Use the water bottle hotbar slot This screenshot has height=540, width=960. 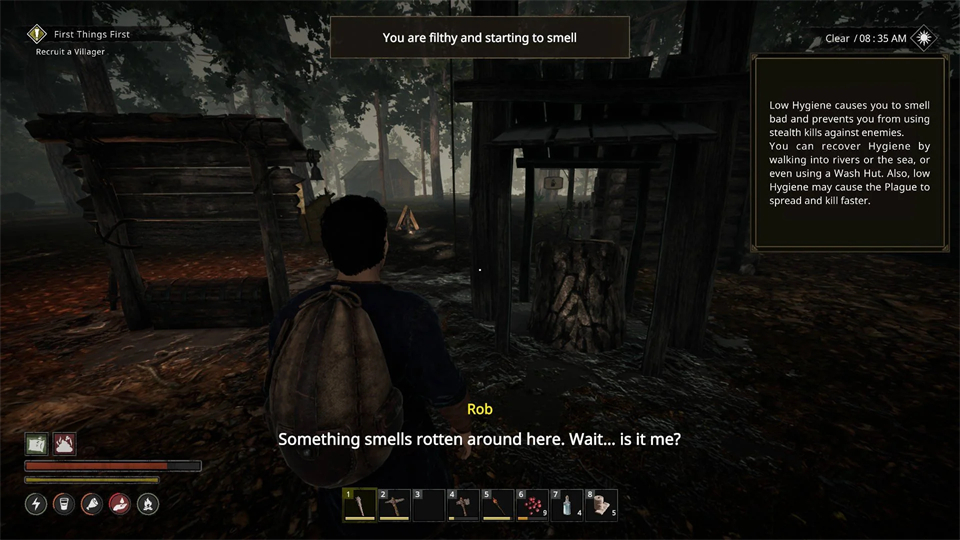coord(567,505)
